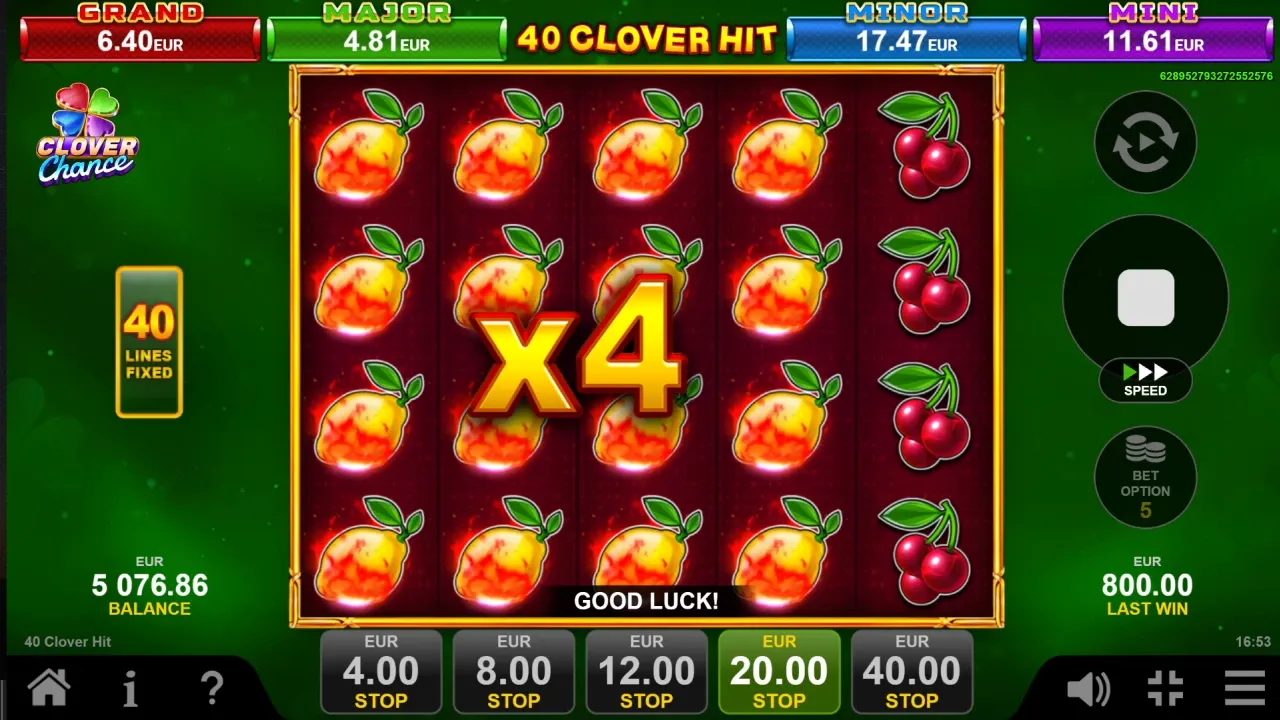Select the autoplay spin icon
Image resolution: width=1280 pixels, height=720 pixels.
[x=1145, y=141]
